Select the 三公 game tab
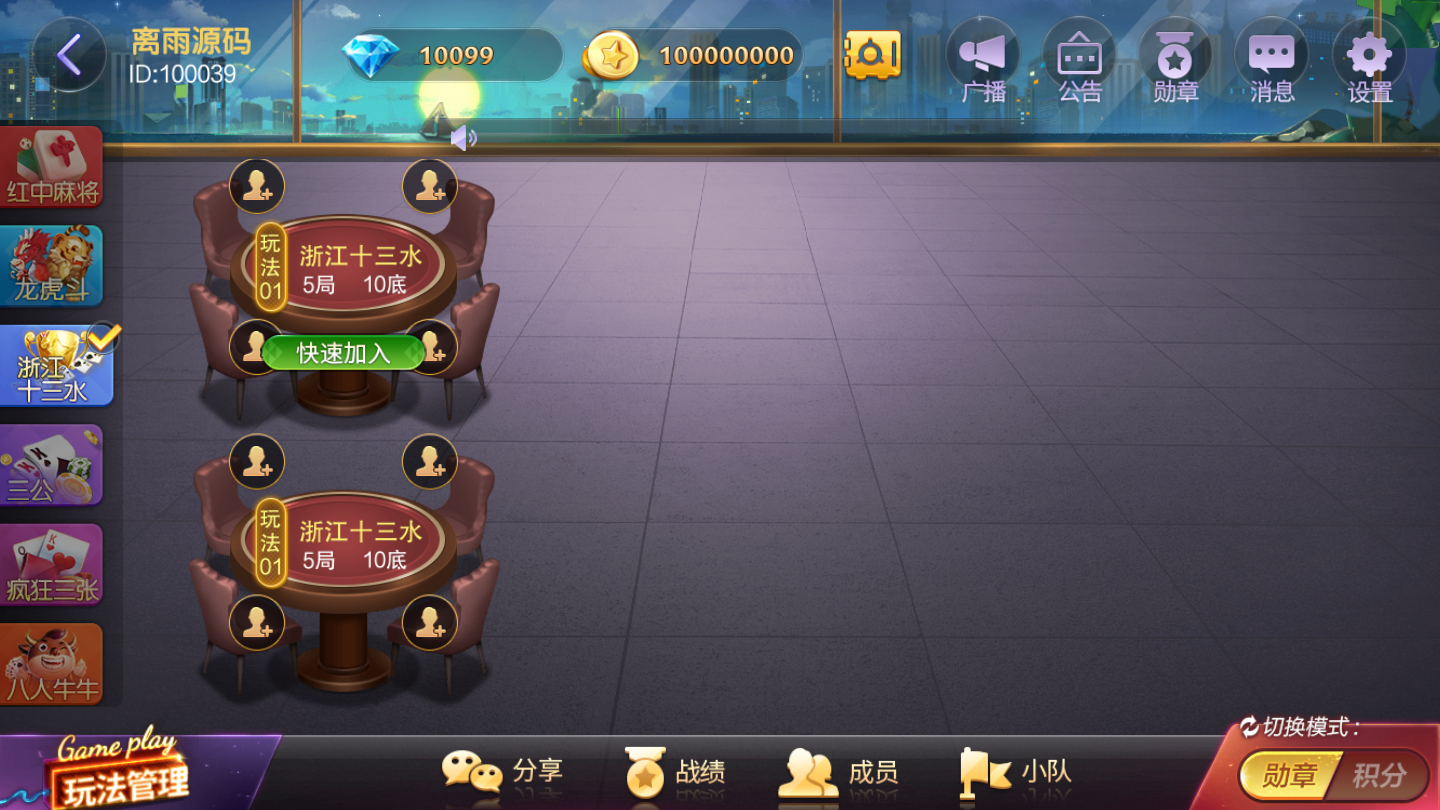The width and height of the screenshot is (1440, 810). 52,465
